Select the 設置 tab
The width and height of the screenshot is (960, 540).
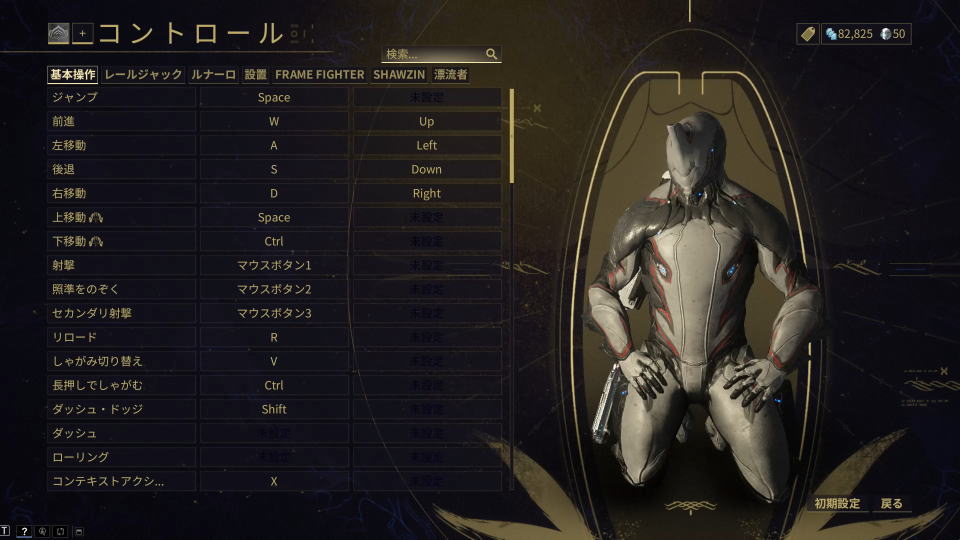click(x=255, y=74)
